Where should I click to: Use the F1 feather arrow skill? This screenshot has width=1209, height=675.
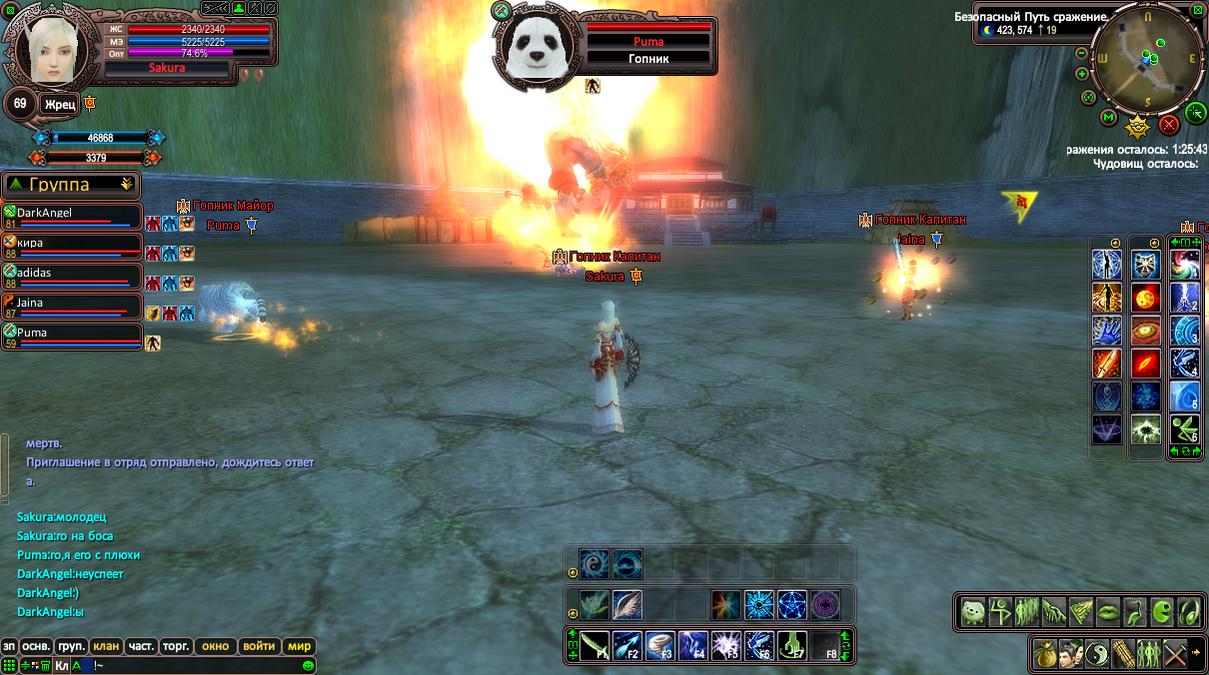595,645
